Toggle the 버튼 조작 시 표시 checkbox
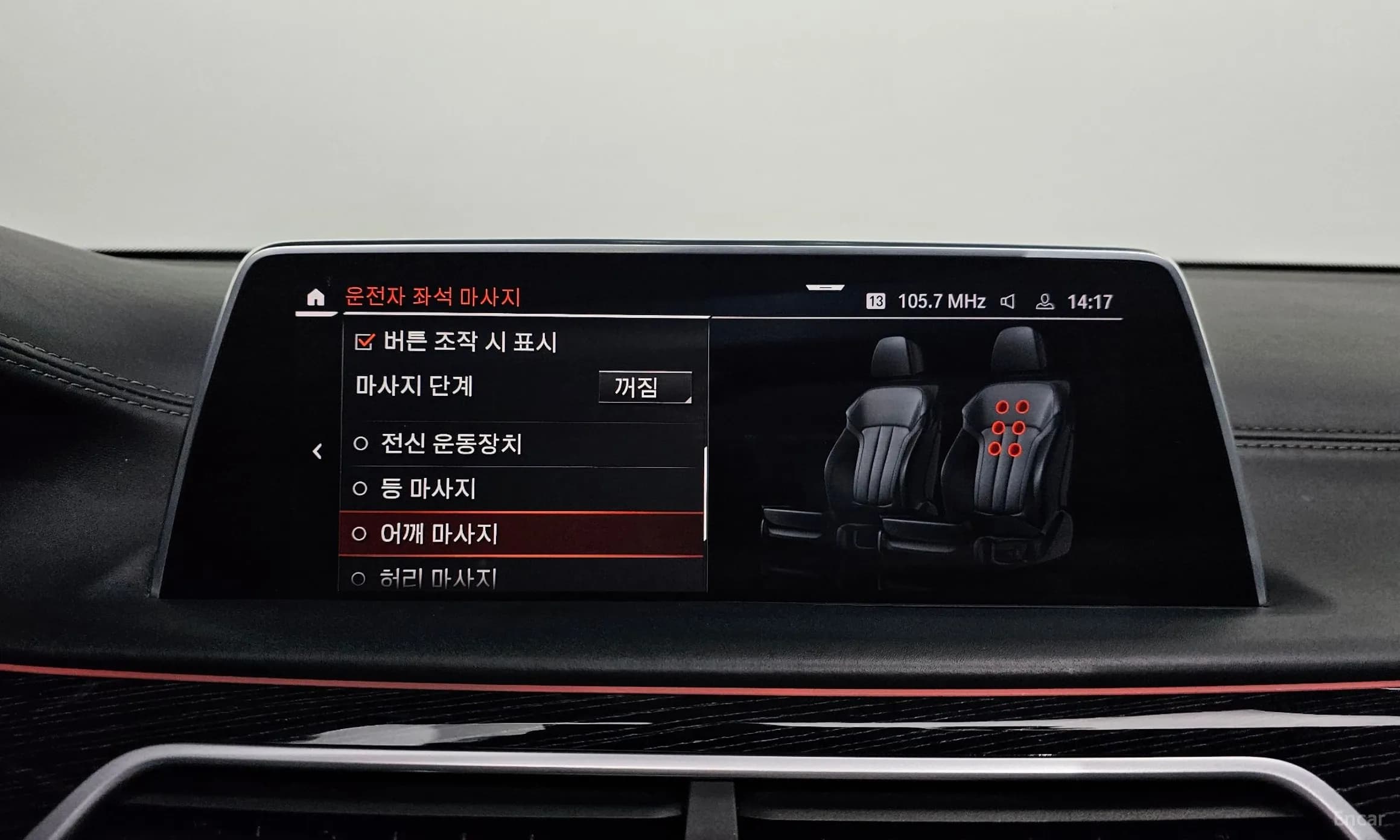1400x840 pixels. 364,342
